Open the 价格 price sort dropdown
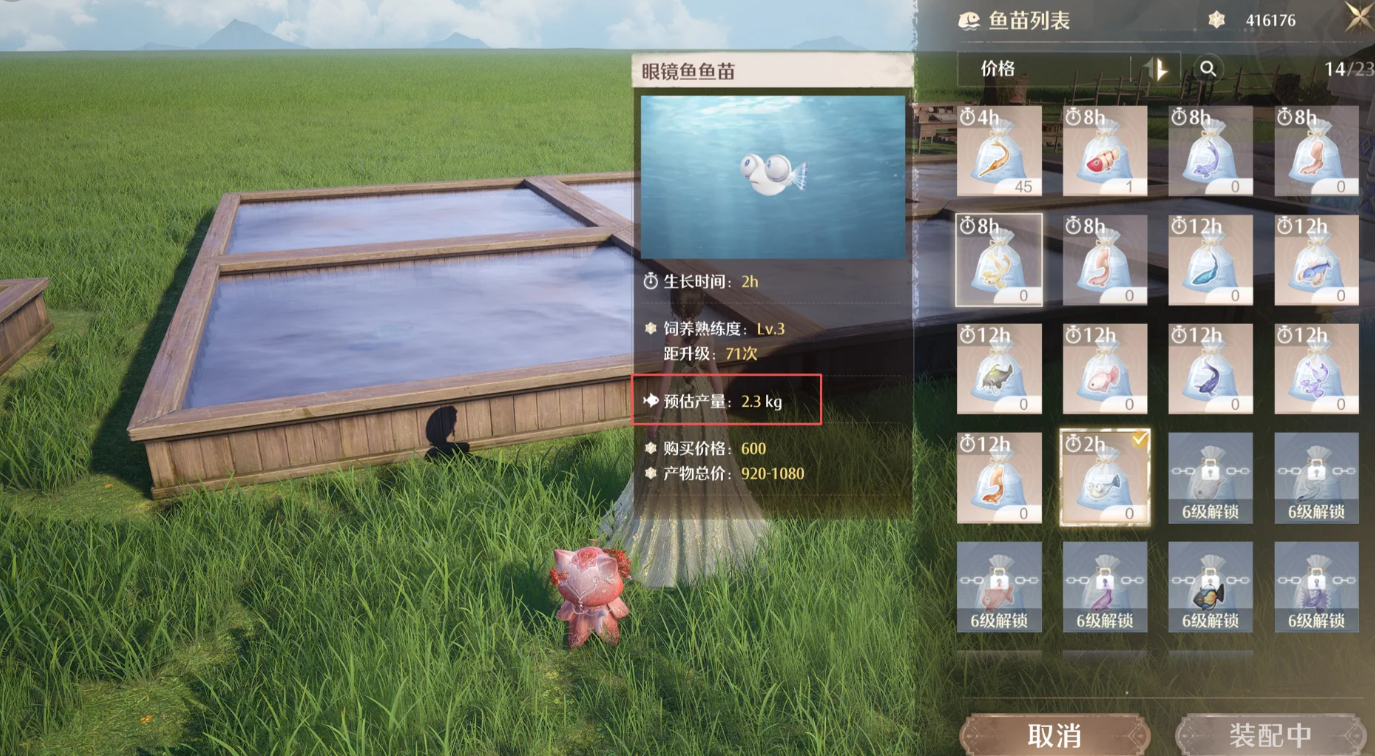Image resolution: width=1375 pixels, height=756 pixels. [1040, 69]
